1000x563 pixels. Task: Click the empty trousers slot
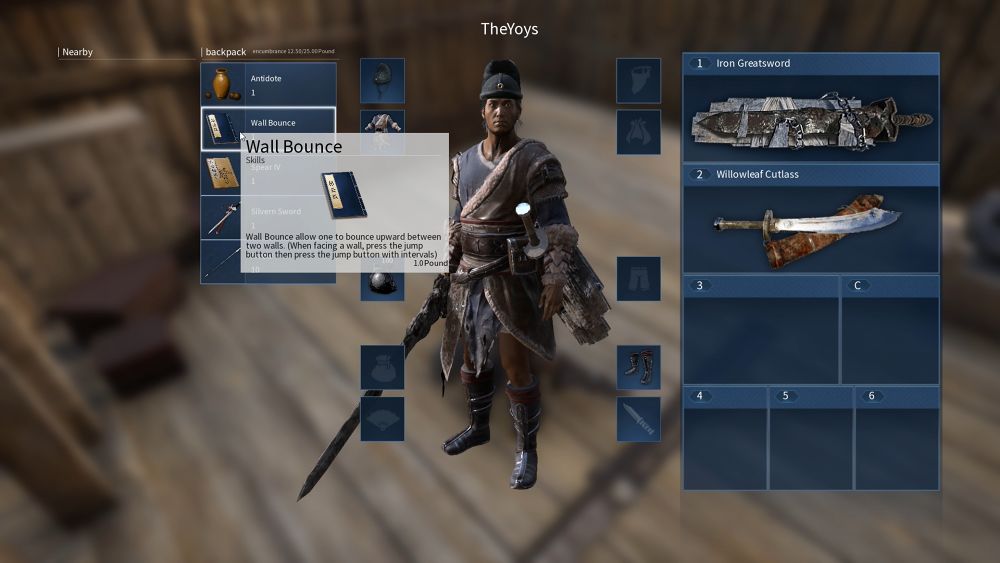click(638, 279)
